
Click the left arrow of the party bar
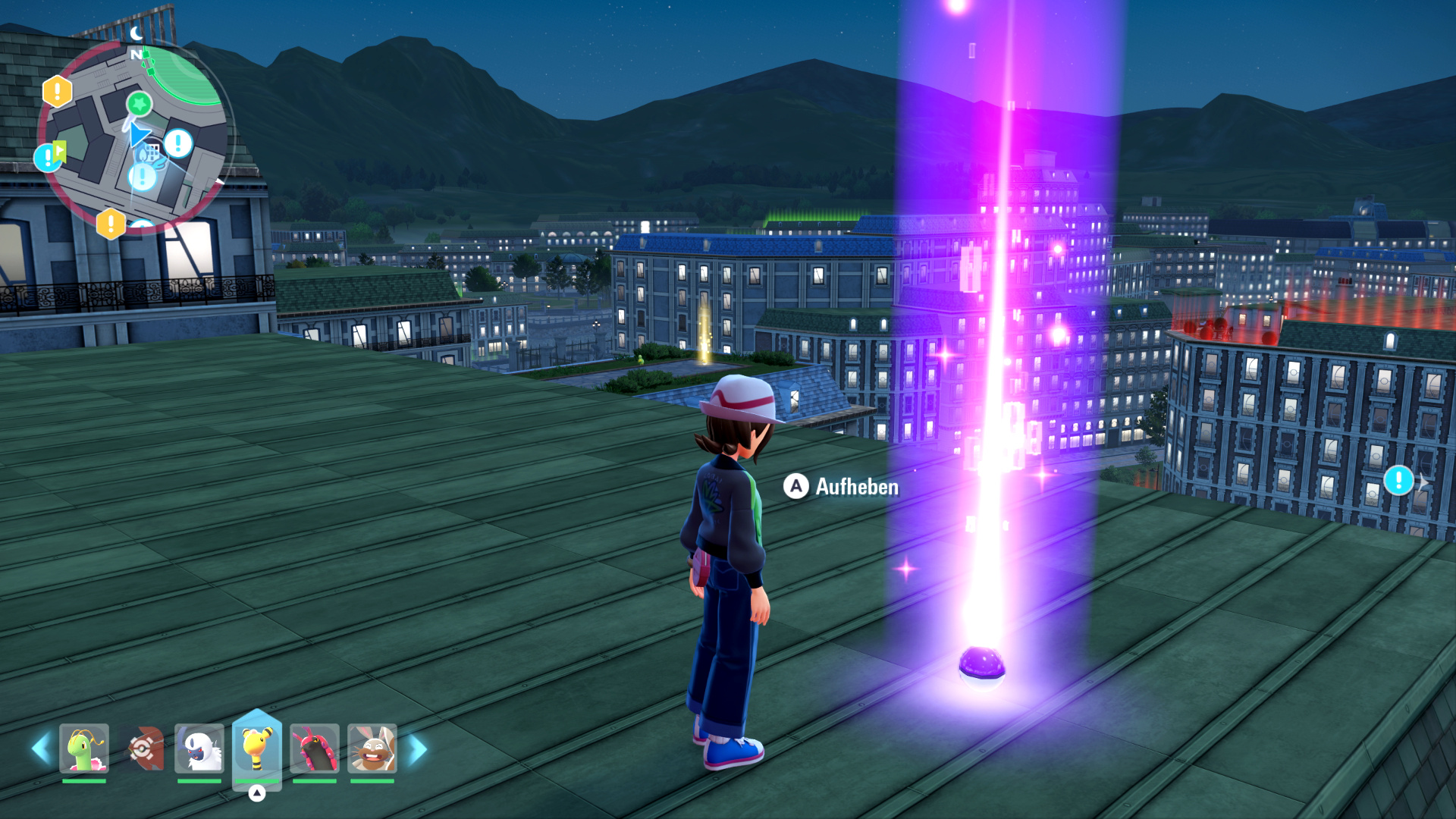click(41, 749)
